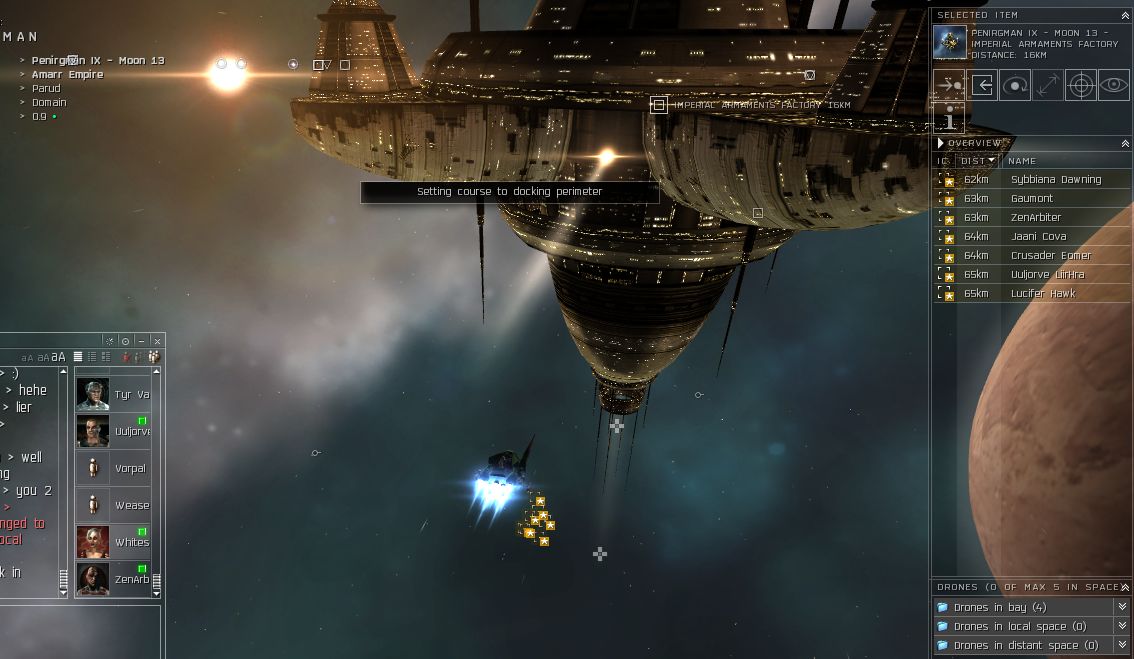Sort overview by the Dist column
Viewport: 1134px width, 659px height.
tap(976, 161)
